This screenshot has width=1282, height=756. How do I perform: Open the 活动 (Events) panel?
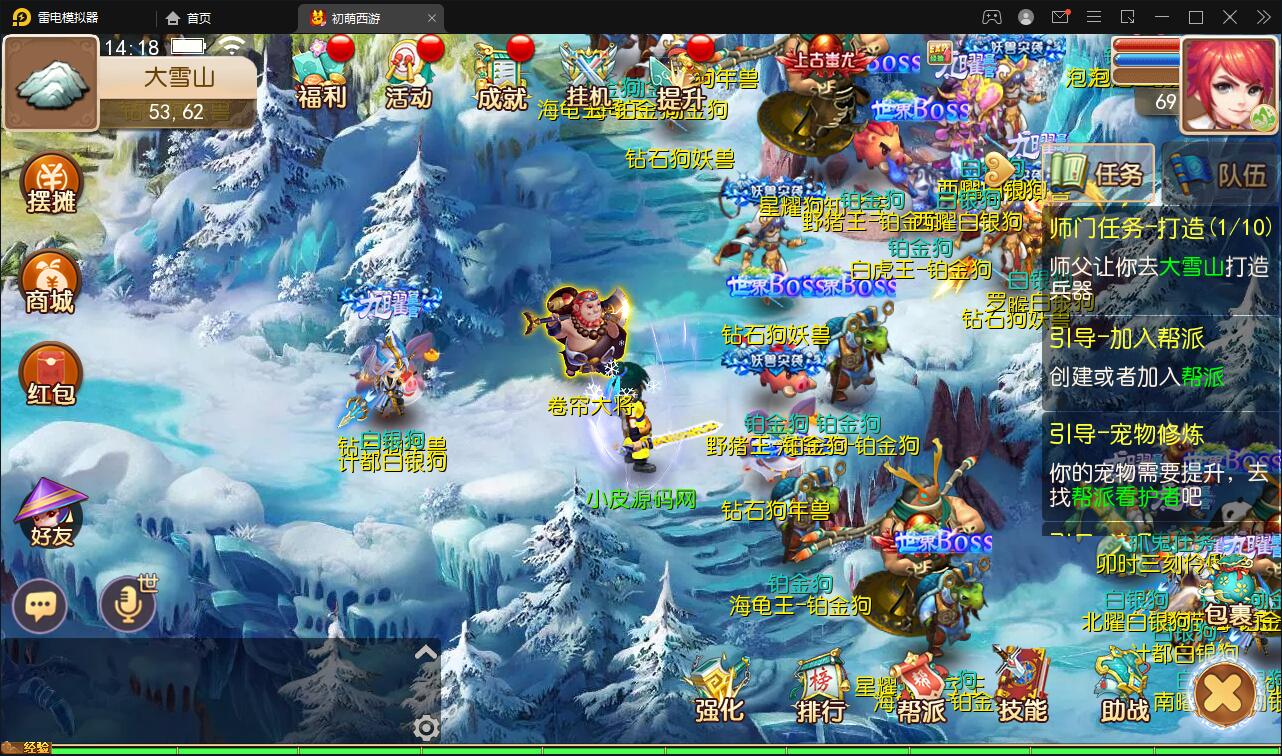point(410,75)
